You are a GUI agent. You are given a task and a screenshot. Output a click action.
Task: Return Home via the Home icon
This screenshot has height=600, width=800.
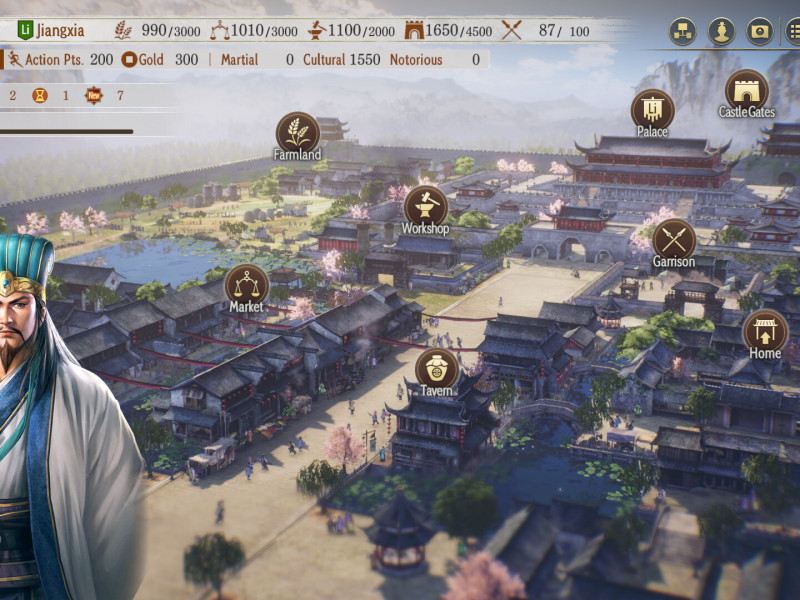pyautogui.click(x=765, y=331)
